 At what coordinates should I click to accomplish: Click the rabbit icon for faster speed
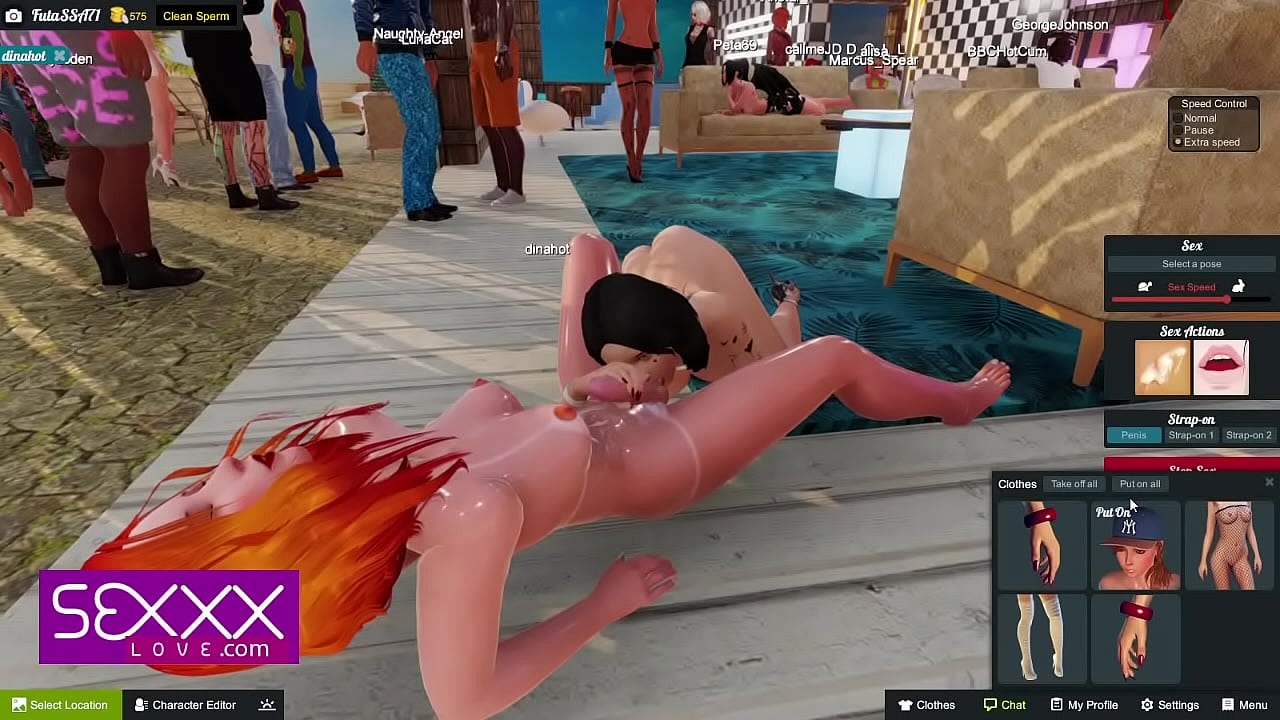pyautogui.click(x=1238, y=286)
